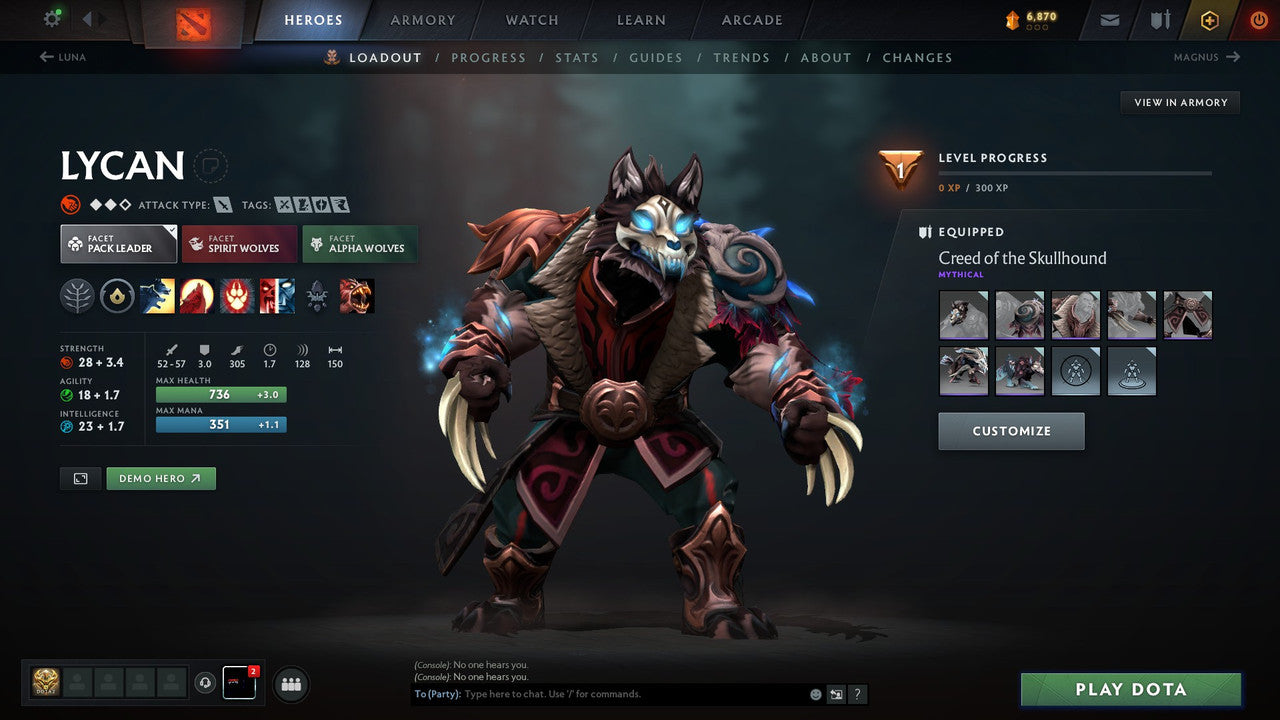The height and width of the screenshot is (720, 1280).
Task: Open the talent tree icon
Action: click(77, 295)
